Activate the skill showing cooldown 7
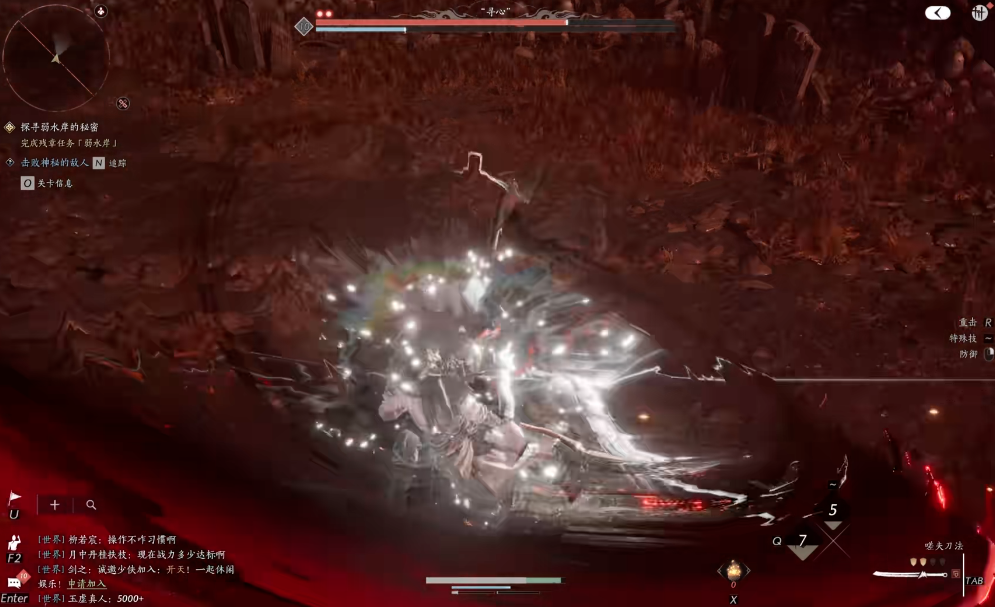 pos(802,542)
